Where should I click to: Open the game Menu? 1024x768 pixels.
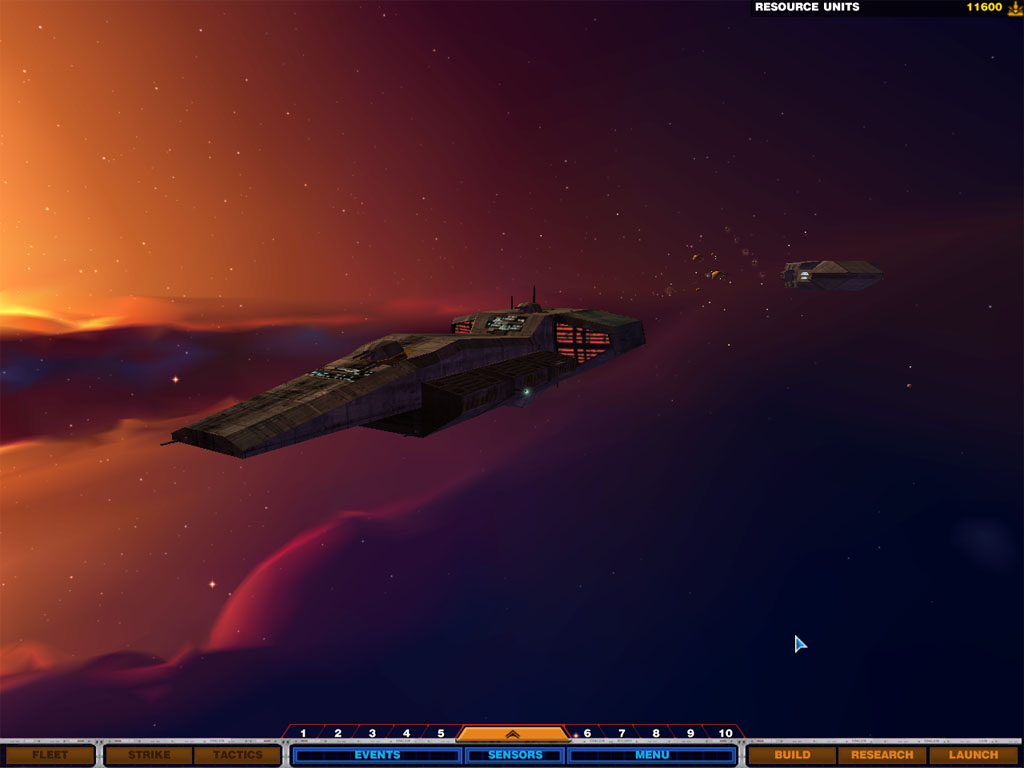652,755
